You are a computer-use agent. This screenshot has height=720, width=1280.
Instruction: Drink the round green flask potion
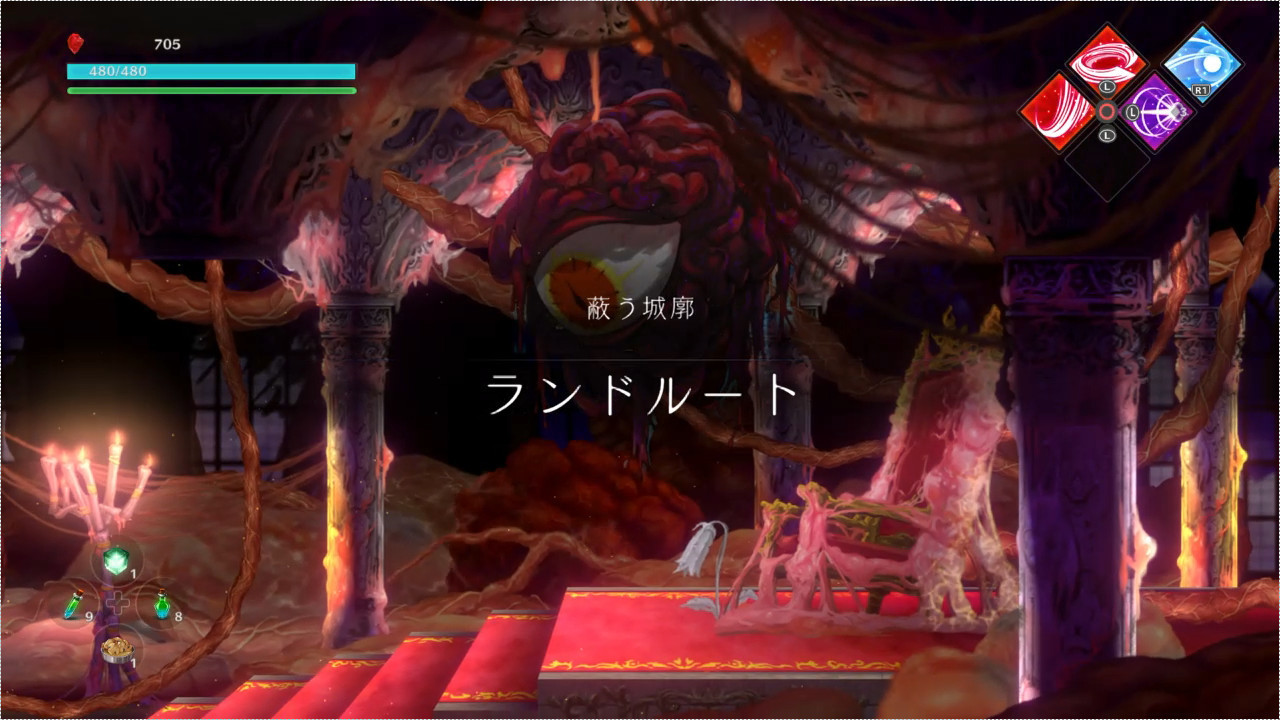[161, 604]
